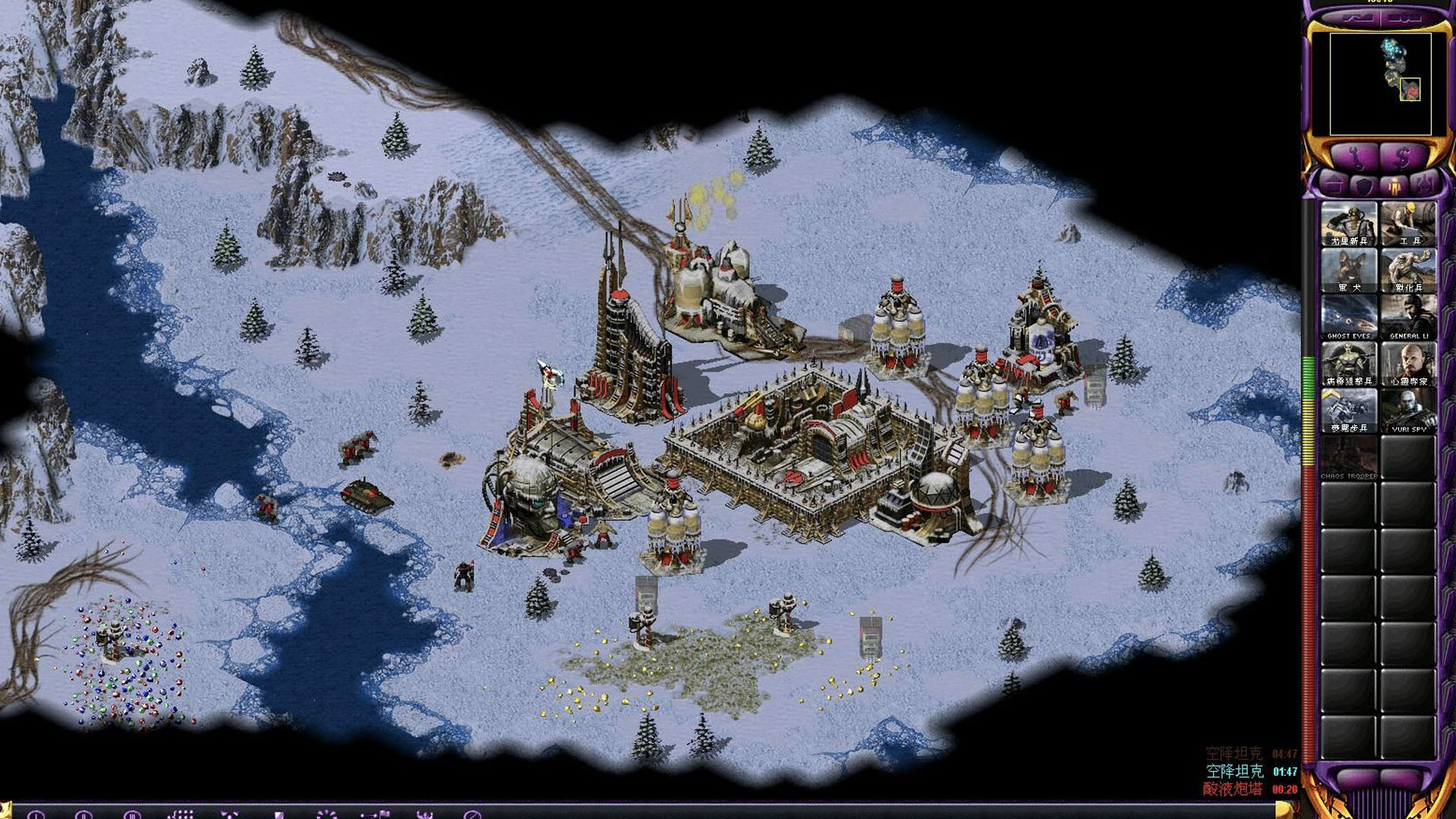Train a Yuri Spy
Screen dimensions: 1456x819
tap(1408, 412)
